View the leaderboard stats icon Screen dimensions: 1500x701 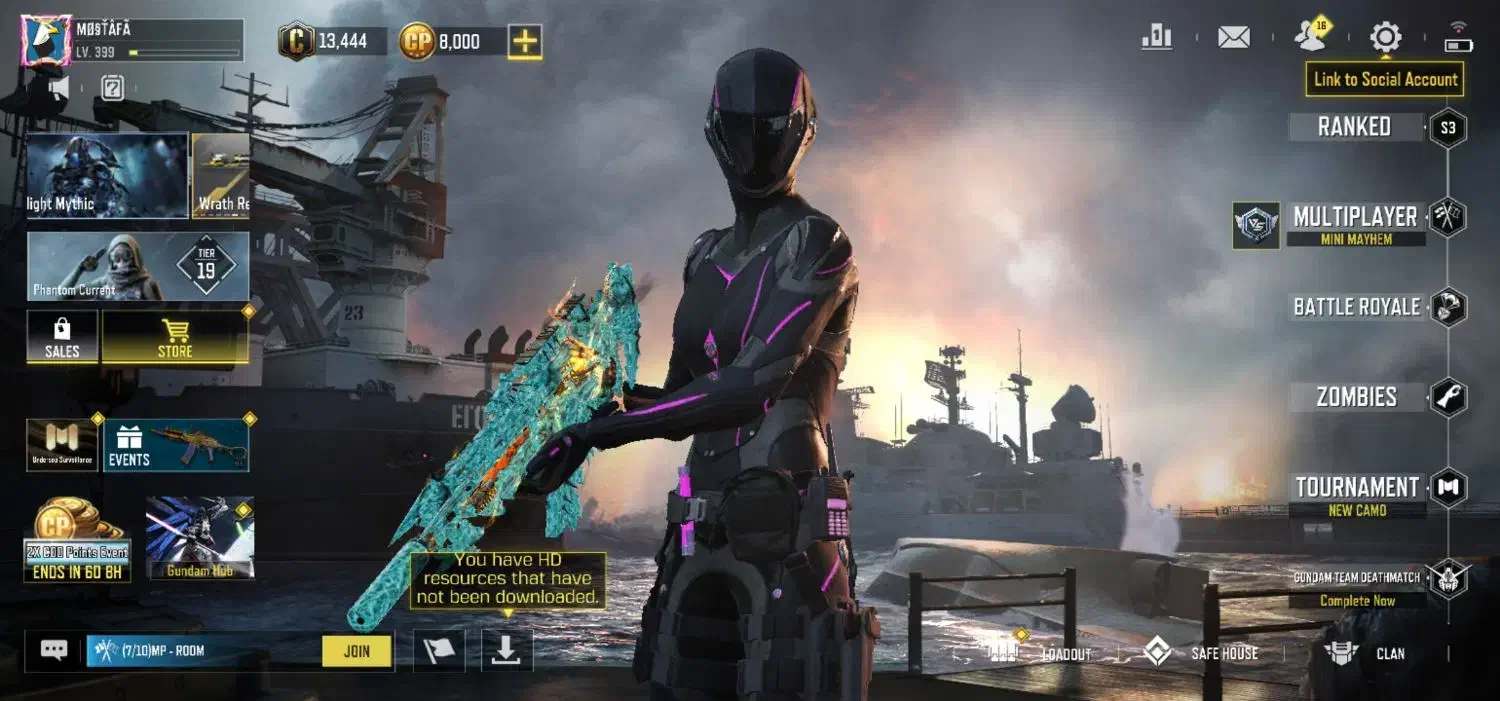tap(1157, 38)
